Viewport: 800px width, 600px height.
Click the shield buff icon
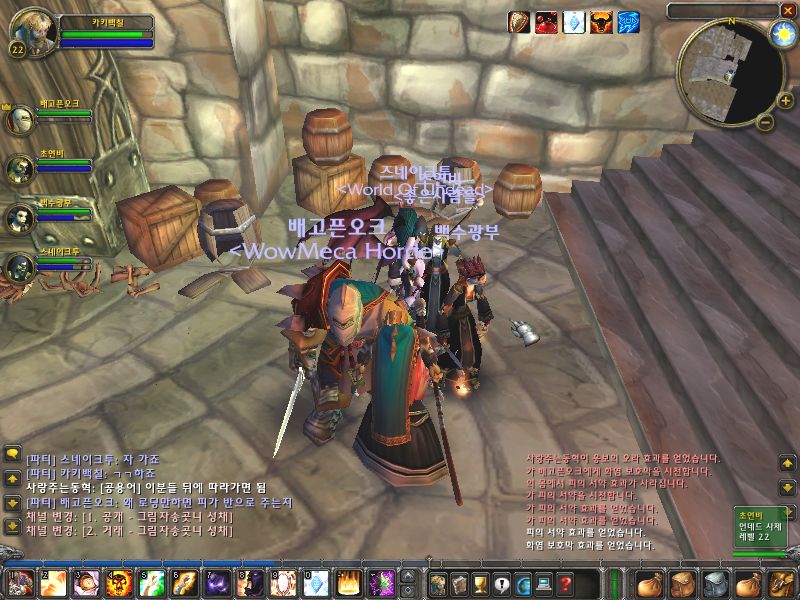click(x=520, y=23)
